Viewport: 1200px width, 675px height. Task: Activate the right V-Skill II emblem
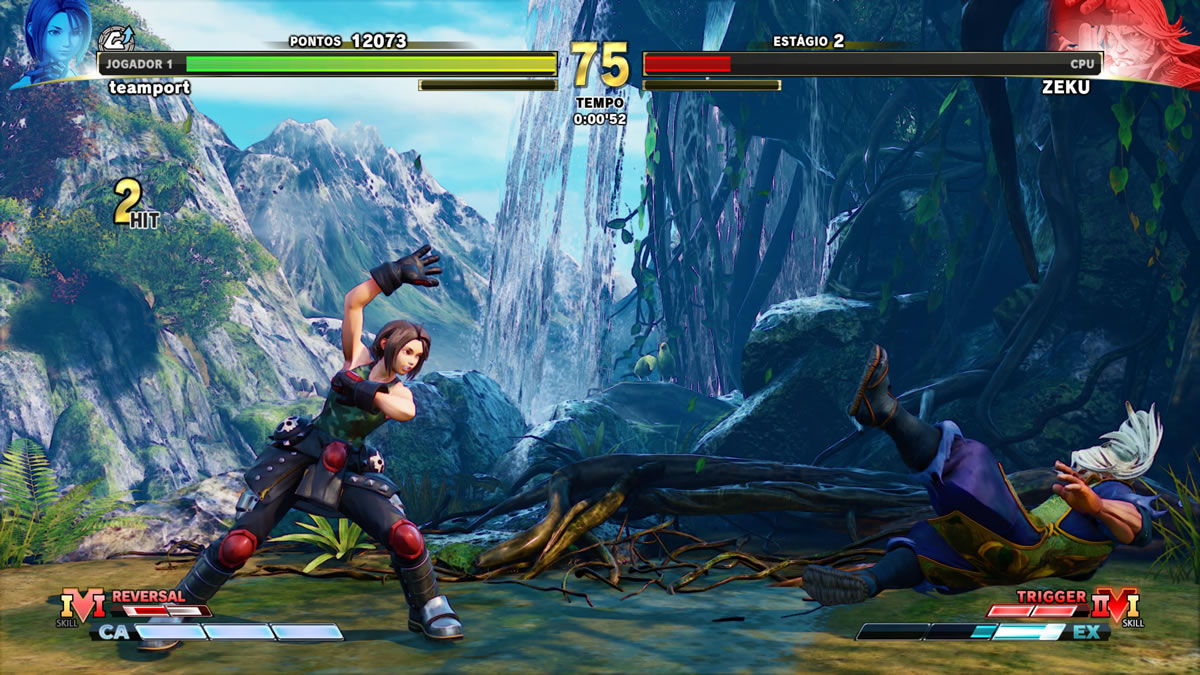pyautogui.click(x=1116, y=604)
